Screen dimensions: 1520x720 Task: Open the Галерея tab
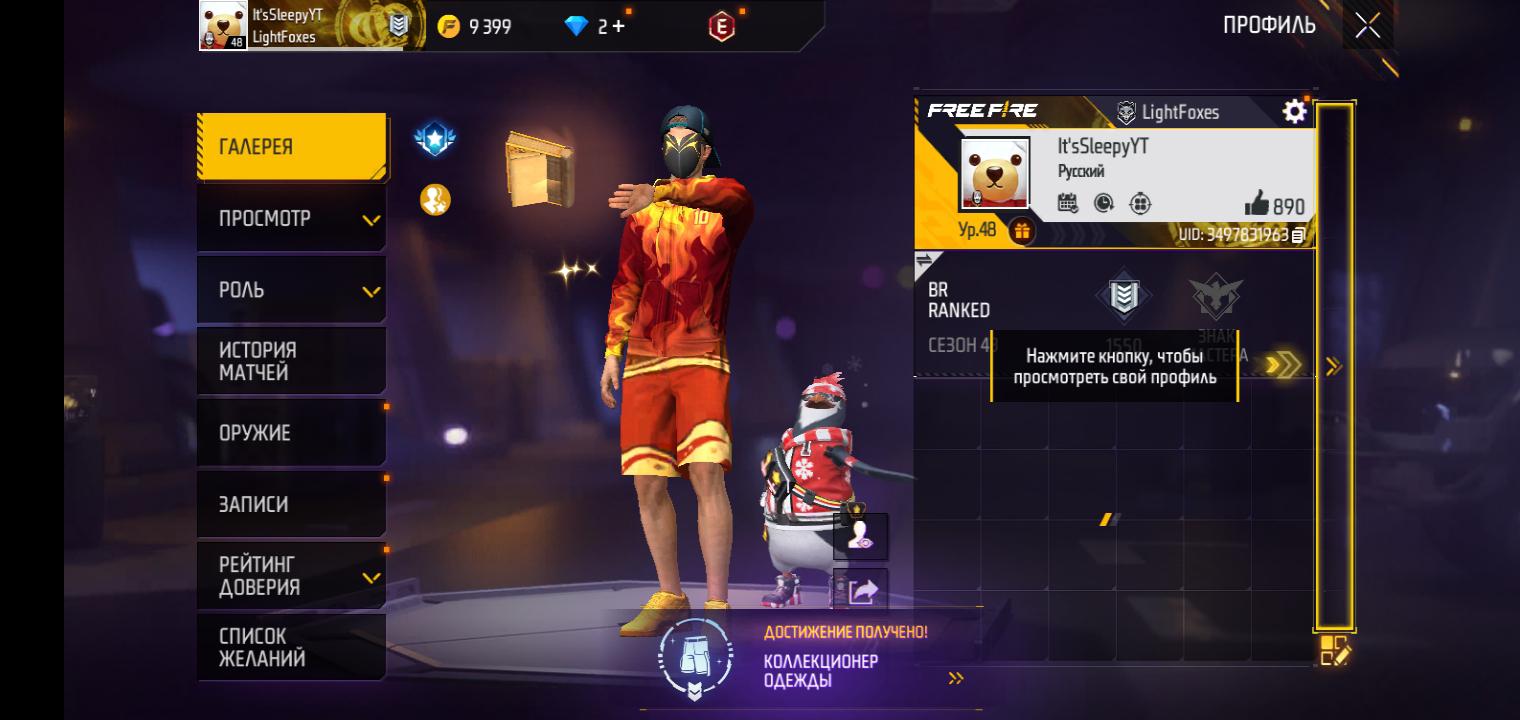(291, 147)
